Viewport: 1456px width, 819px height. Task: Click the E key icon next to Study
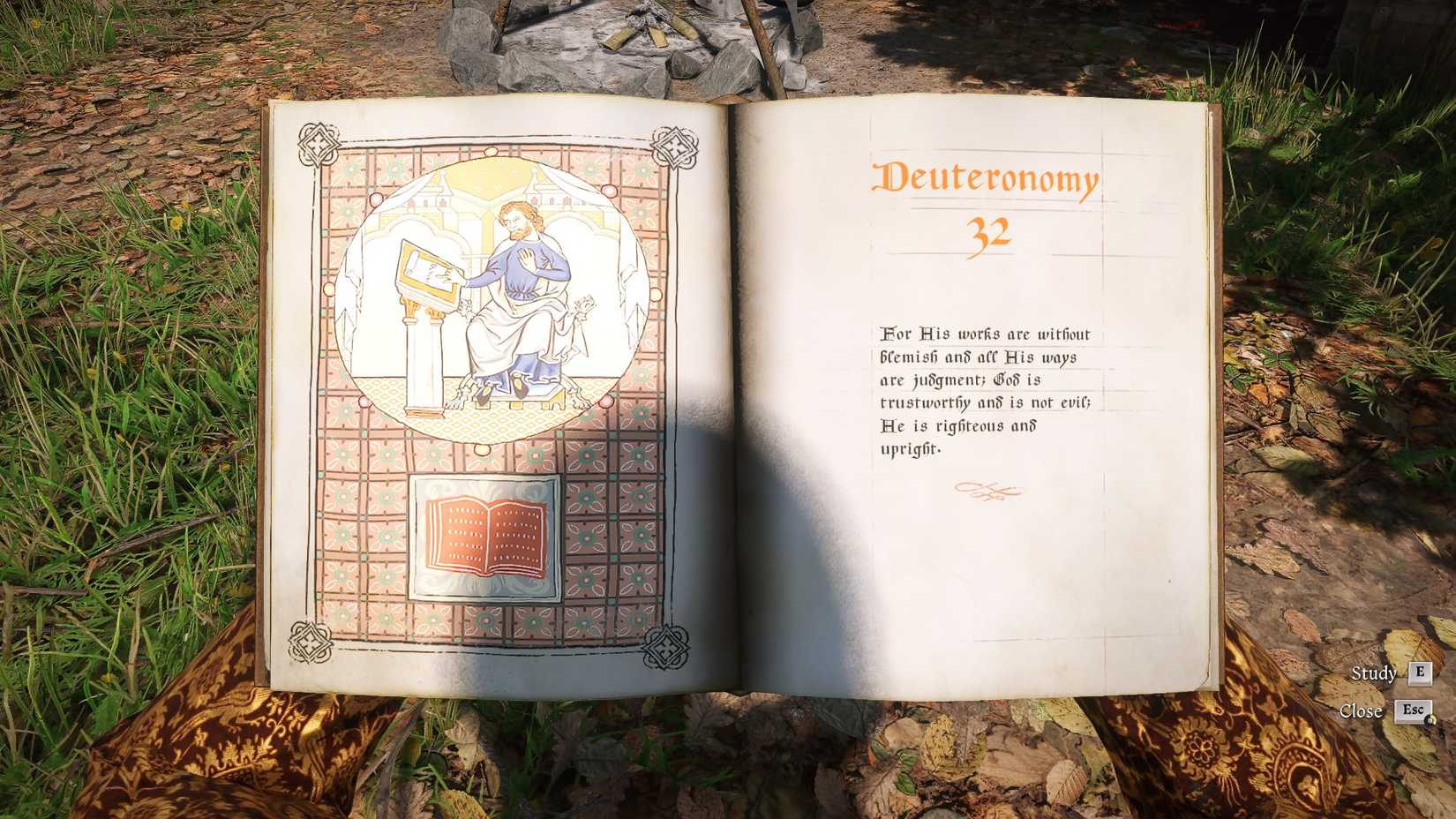(x=1420, y=675)
